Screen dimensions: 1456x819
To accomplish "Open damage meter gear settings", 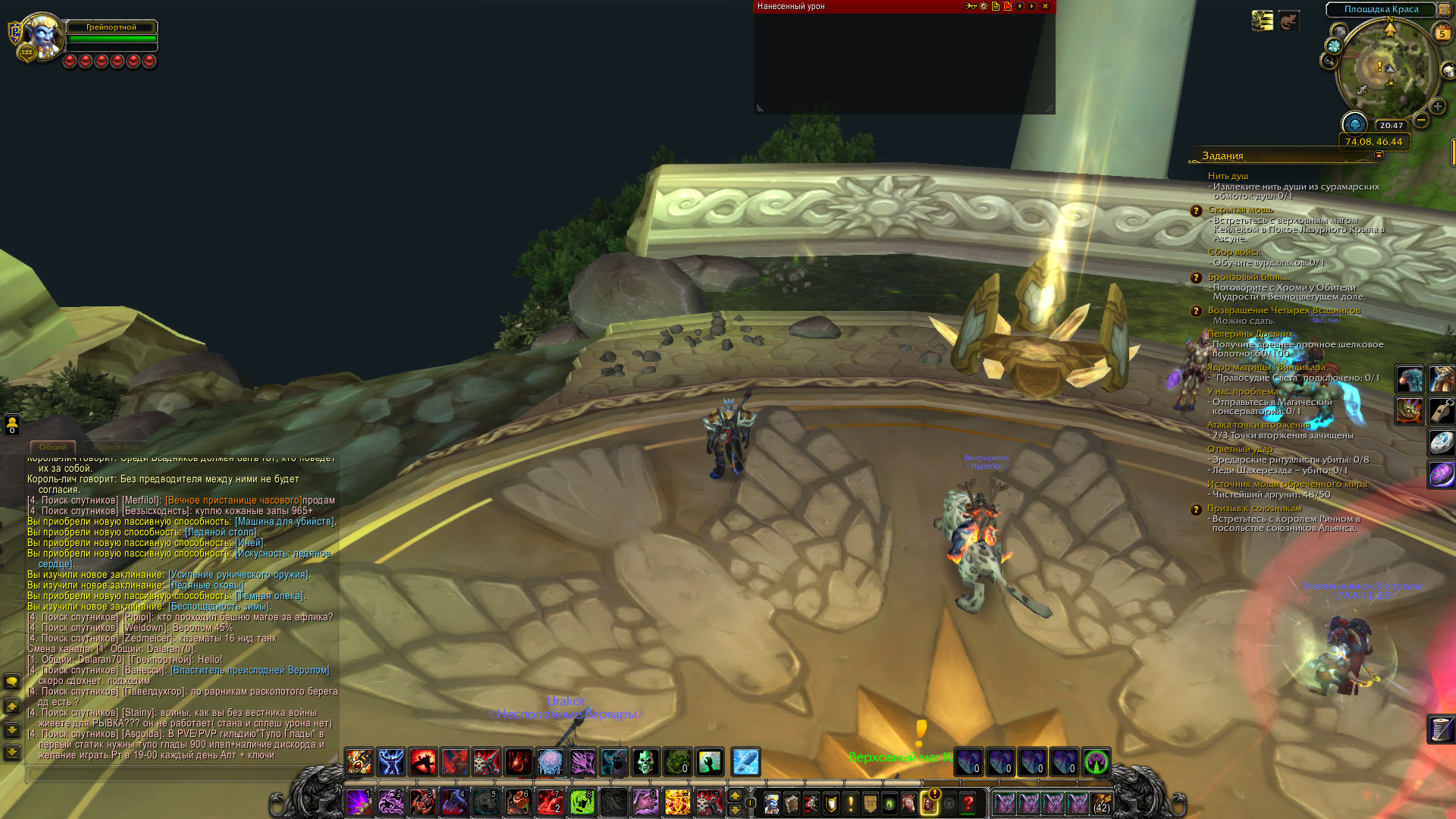I will [984, 6].
